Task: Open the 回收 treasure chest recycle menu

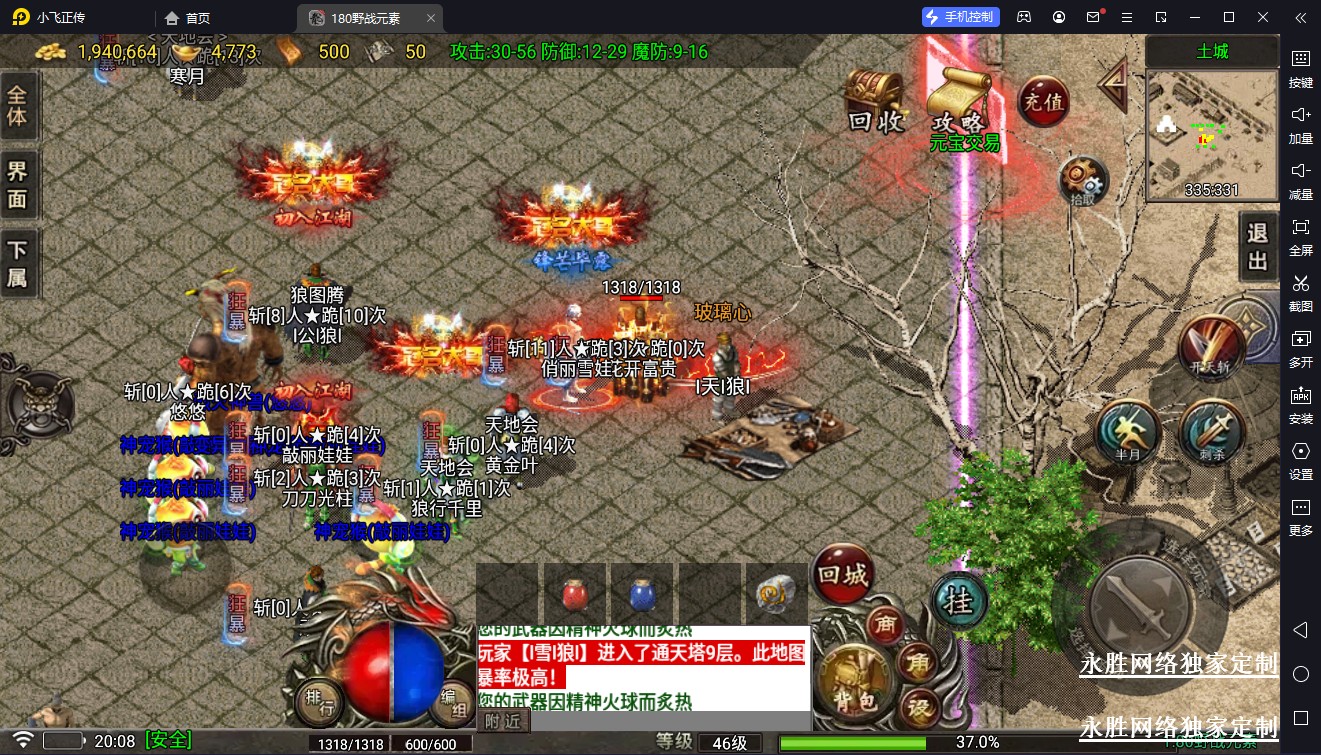Action: coord(874,101)
